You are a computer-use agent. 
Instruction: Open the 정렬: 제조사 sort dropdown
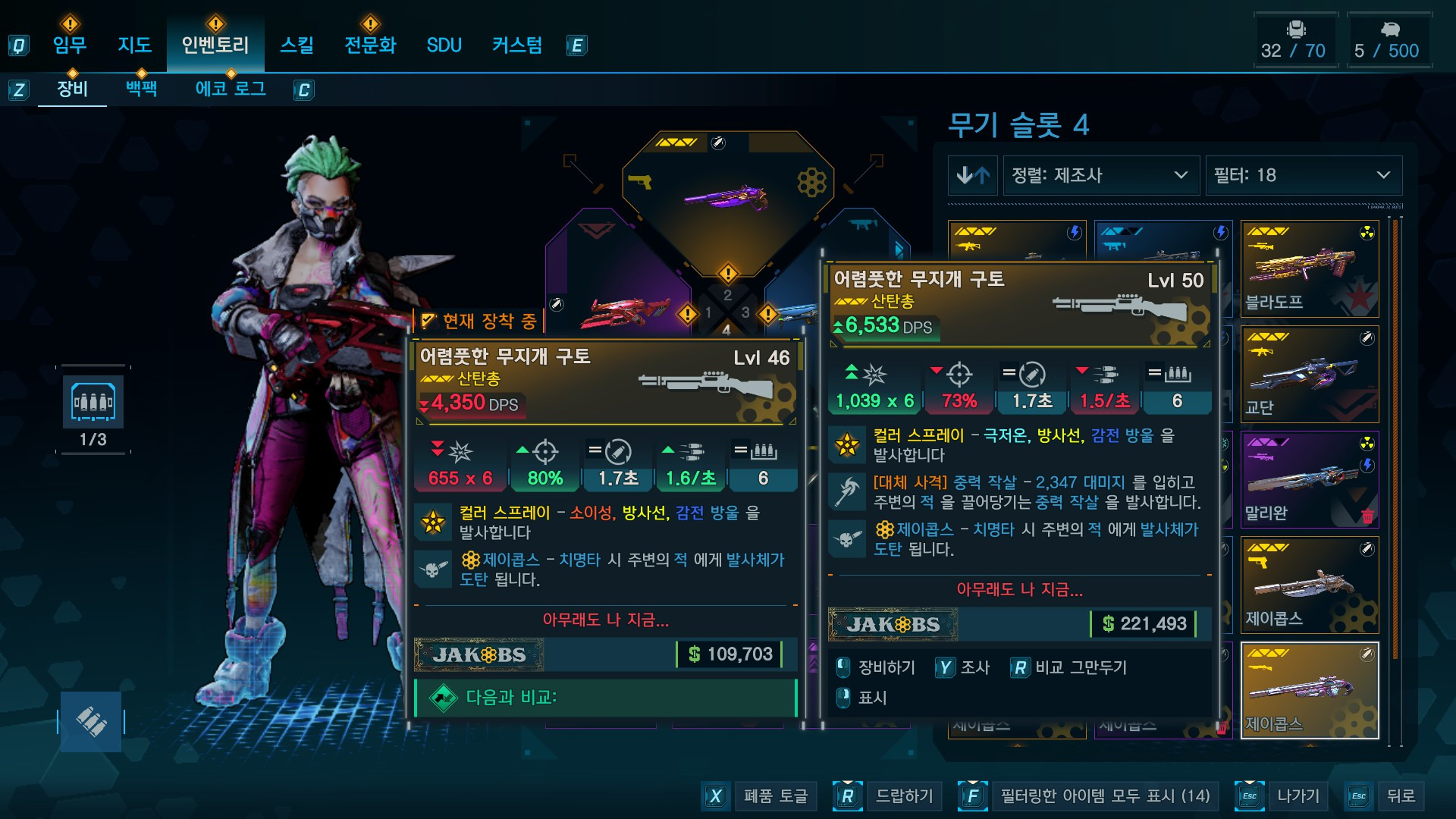[1100, 175]
